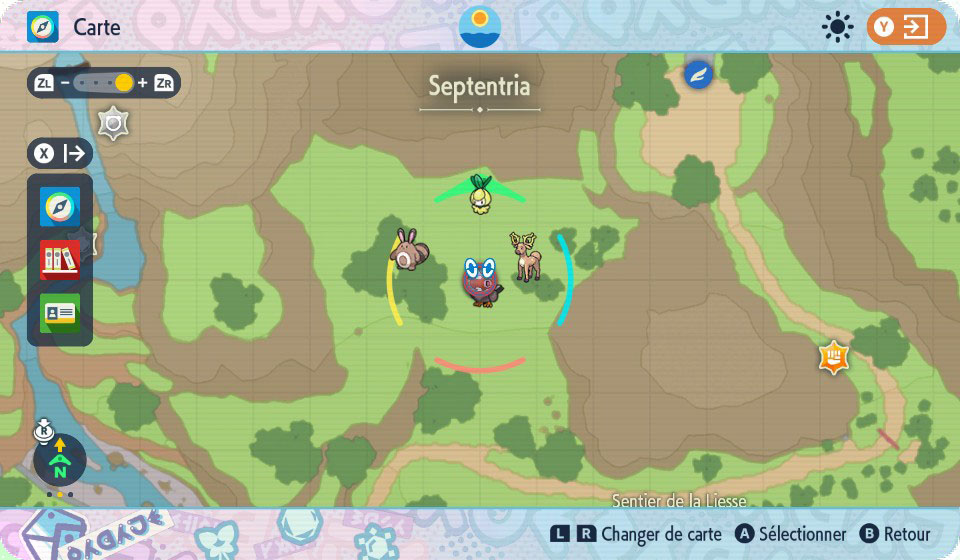
Task: Click the sunrise time-of-day icon at top center
Action: pos(480,26)
